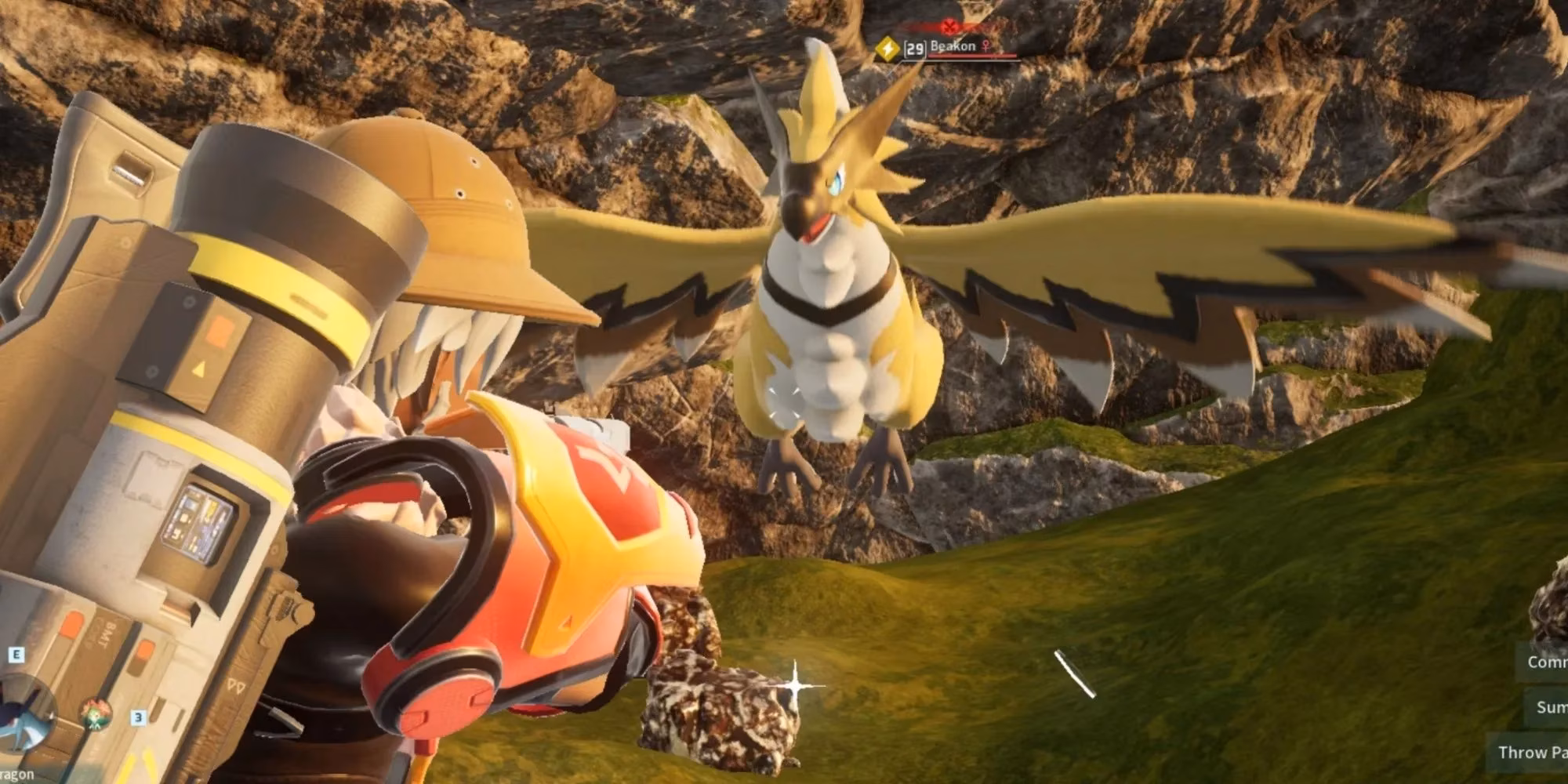
Task: Click the Throw Pal Sphere action label
Action: (1531, 753)
